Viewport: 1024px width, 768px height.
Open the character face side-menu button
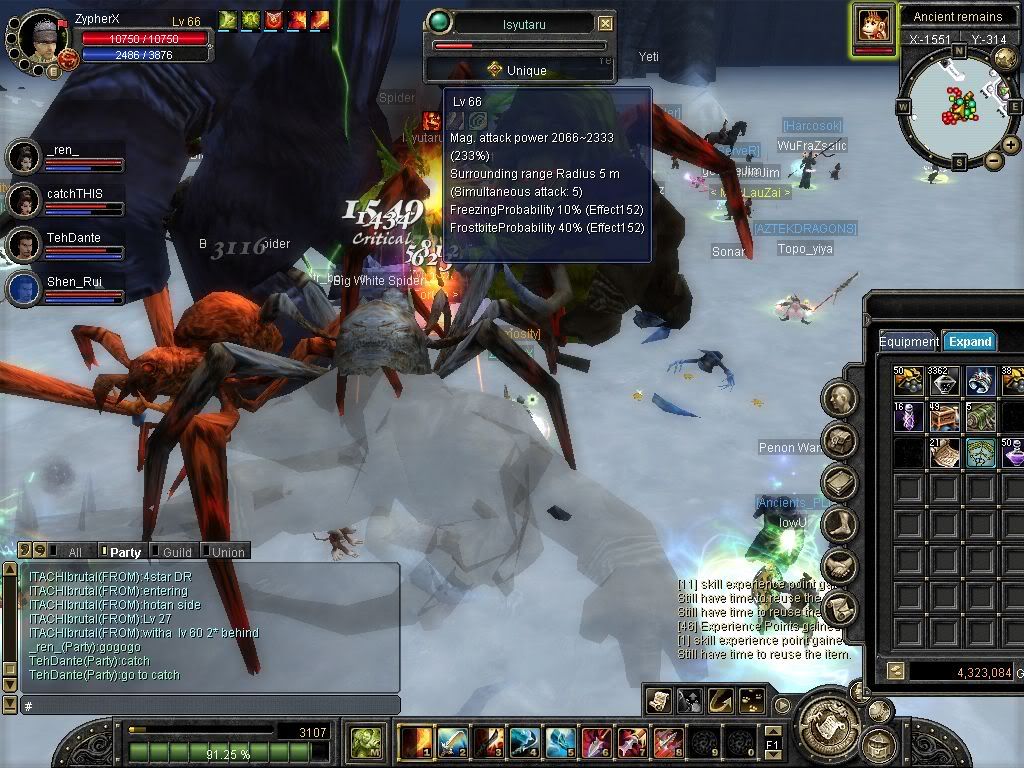pos(840,399)
